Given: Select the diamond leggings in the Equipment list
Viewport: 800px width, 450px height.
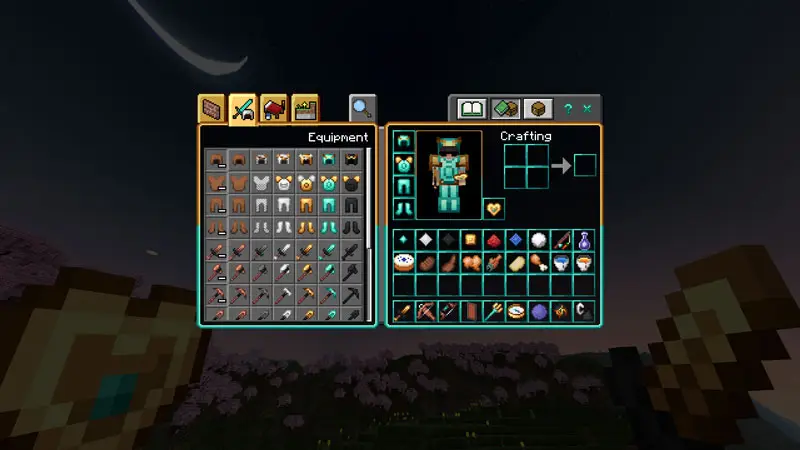Looking at the screenshot, I should point(329,206).
